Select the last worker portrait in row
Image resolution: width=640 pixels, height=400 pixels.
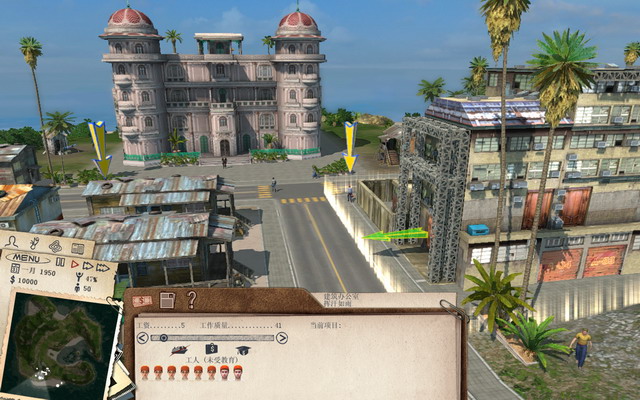coord(238,372)
